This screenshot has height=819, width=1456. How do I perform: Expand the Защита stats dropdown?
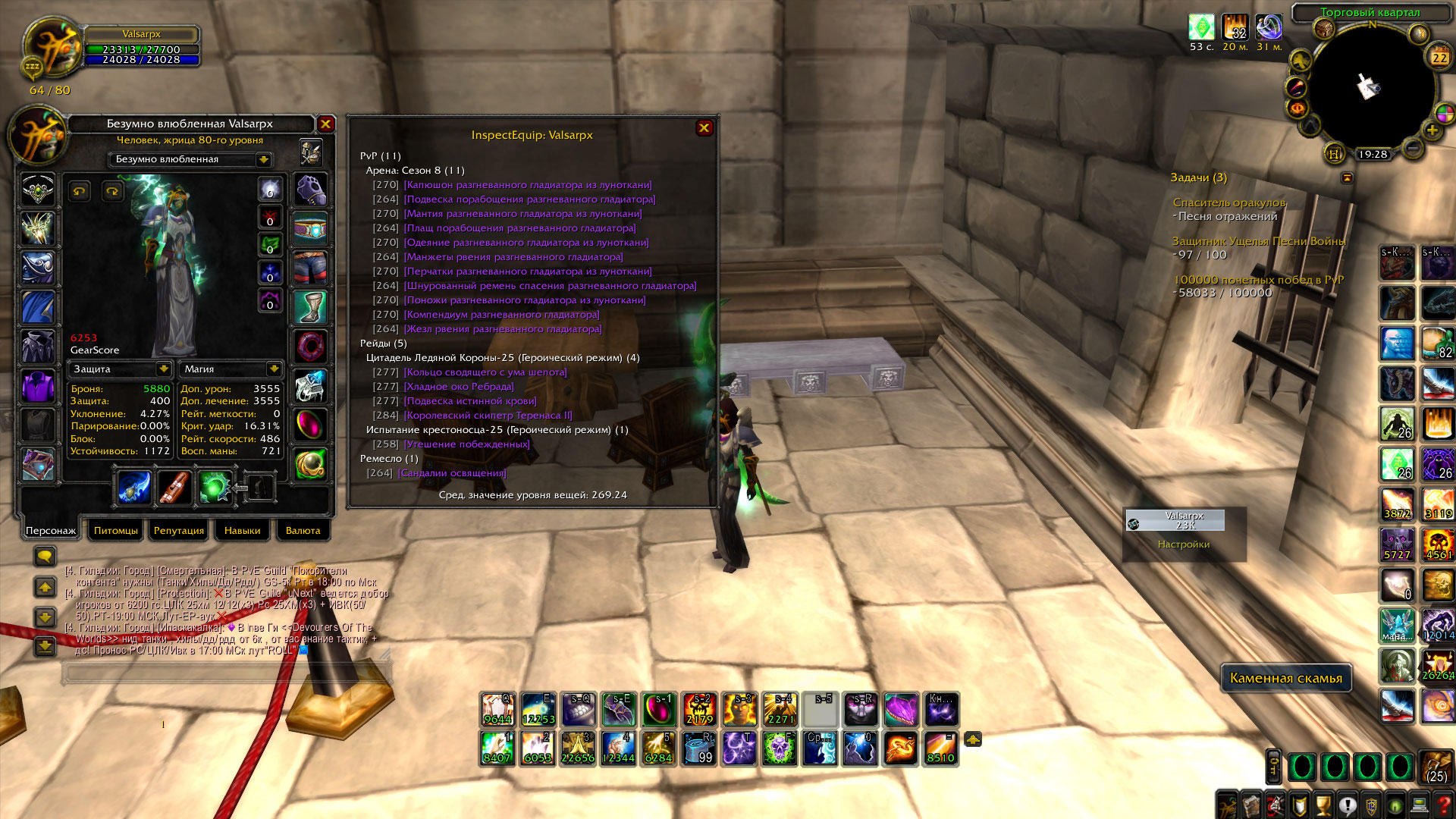pos(163,369)
